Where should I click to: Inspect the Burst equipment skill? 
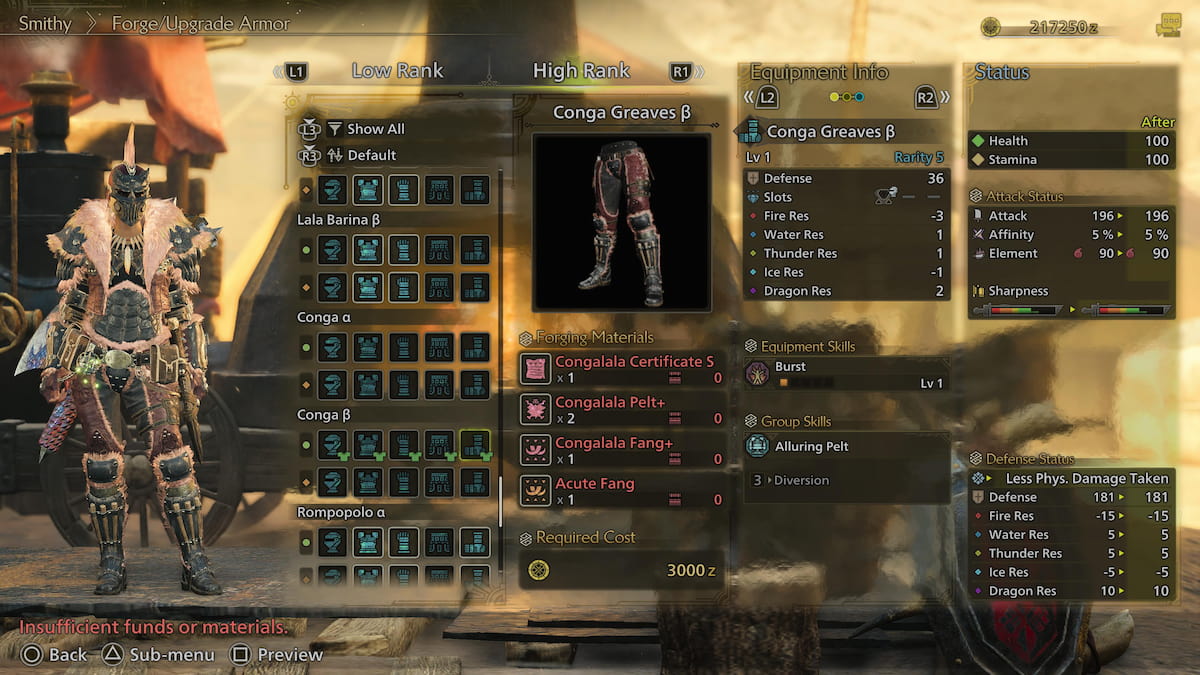846,374
